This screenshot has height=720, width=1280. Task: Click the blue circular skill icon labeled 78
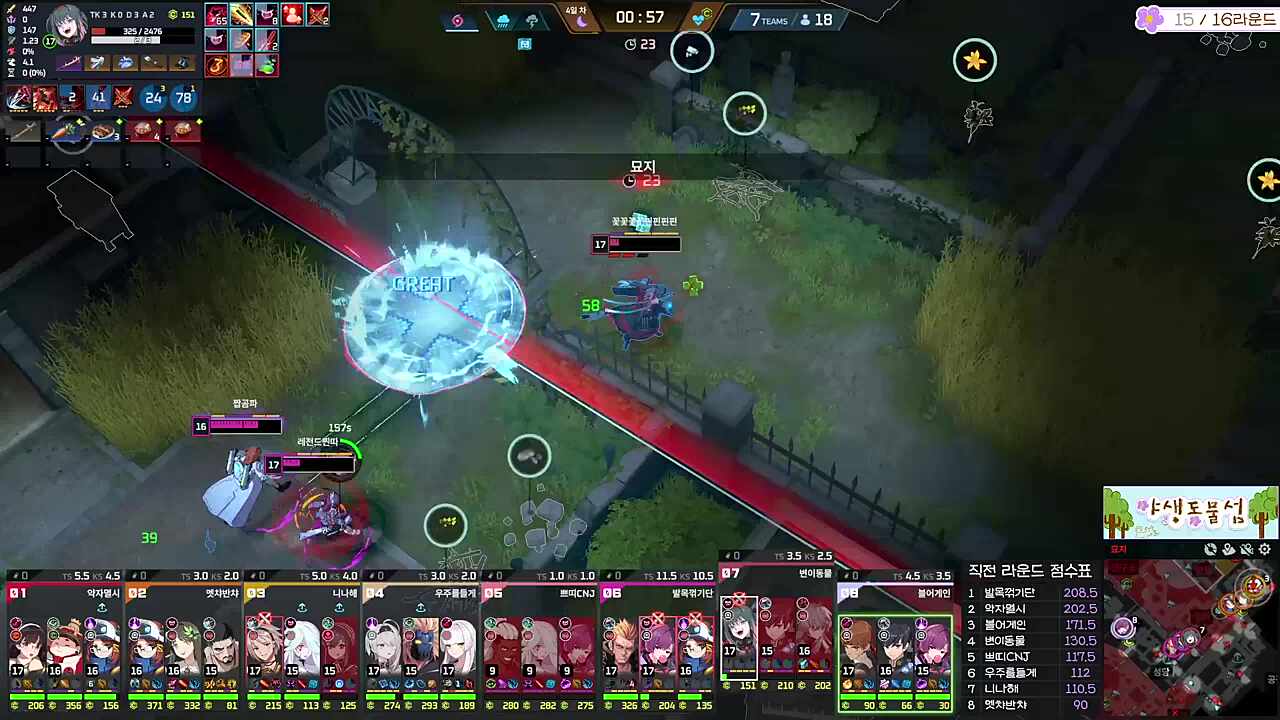(182, 97)
